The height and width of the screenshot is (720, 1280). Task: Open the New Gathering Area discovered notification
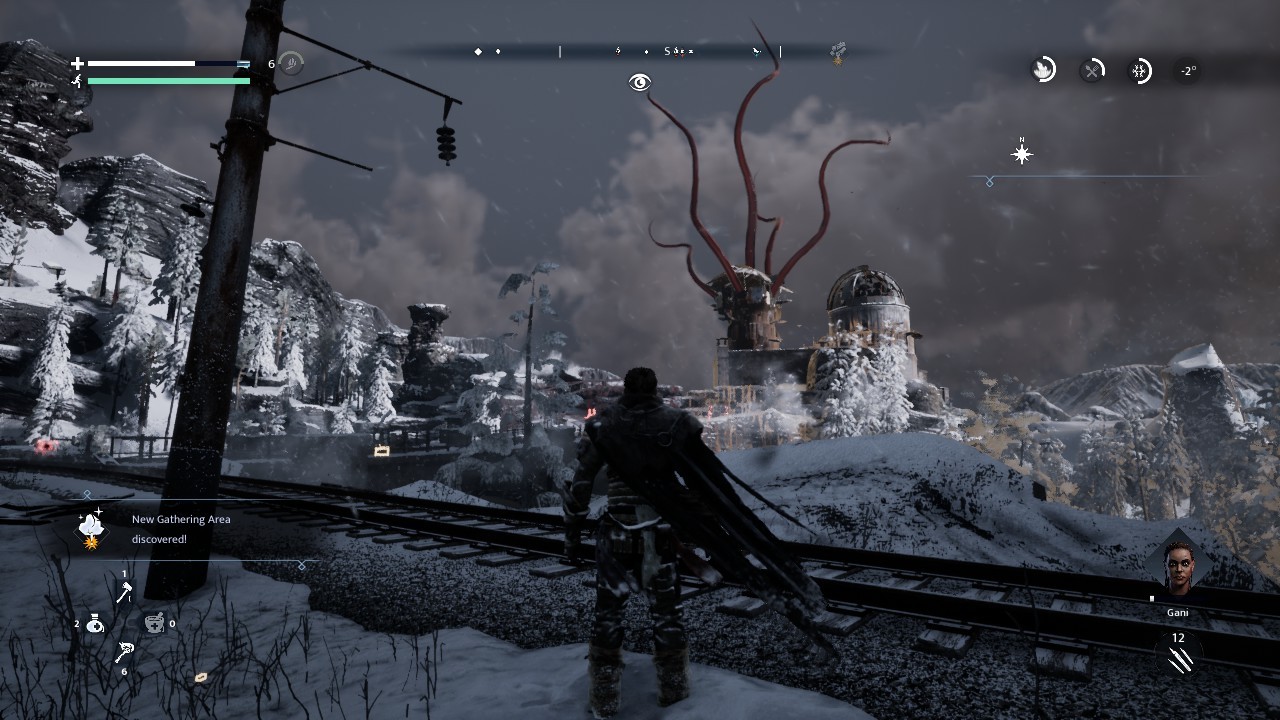tap(181, 529)
